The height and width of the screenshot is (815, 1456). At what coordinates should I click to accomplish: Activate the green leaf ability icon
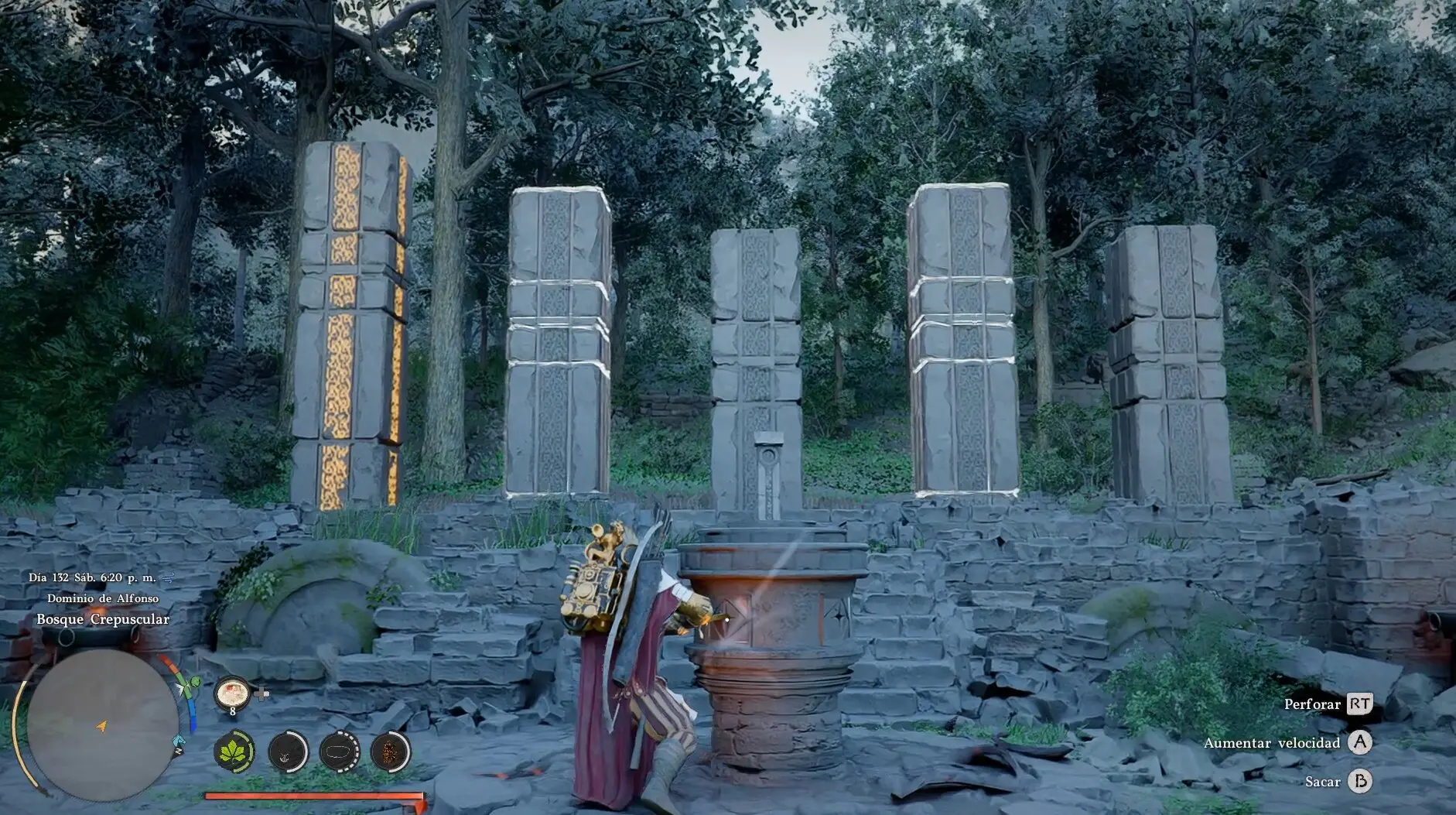[x=234, y=751]
